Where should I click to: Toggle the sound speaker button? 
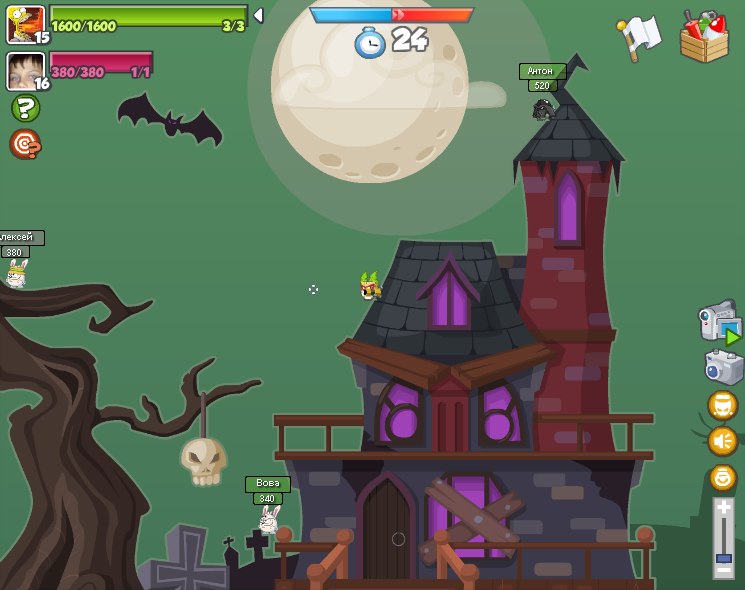[x=722, y=441]
